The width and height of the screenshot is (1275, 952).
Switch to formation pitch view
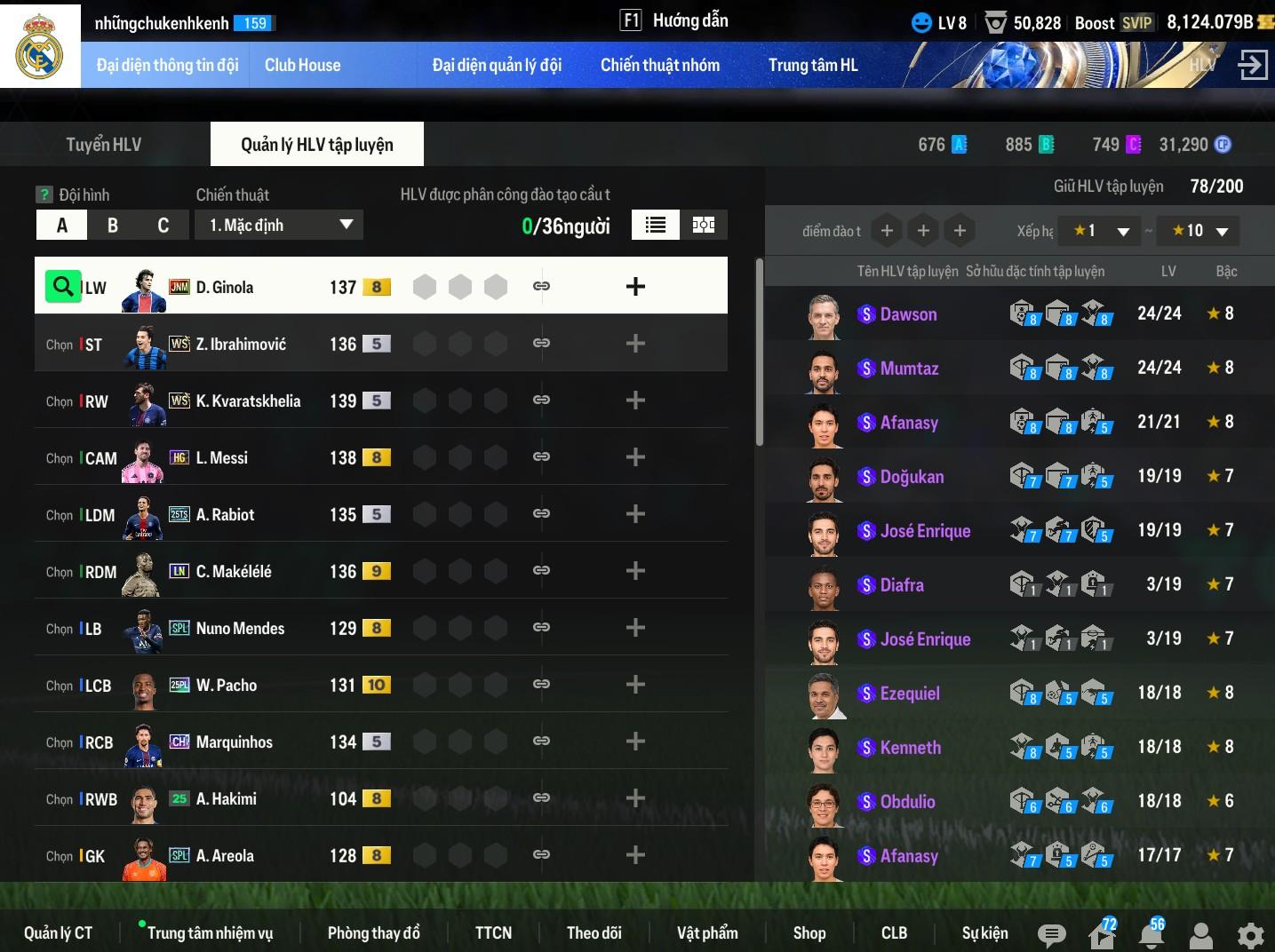click(x=704, y=225)
